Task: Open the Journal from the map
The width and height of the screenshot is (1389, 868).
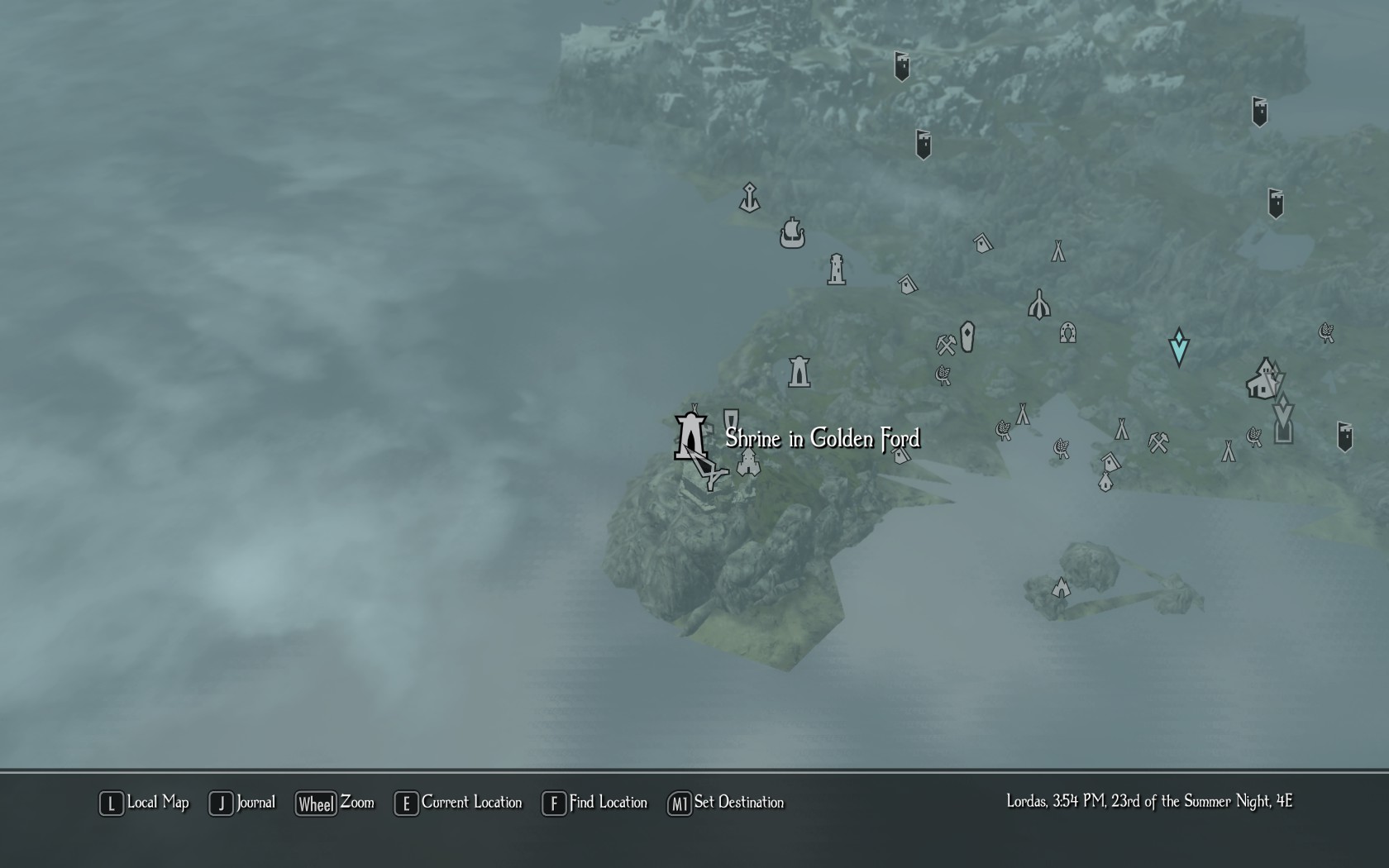Action: [x=242, y=803]
